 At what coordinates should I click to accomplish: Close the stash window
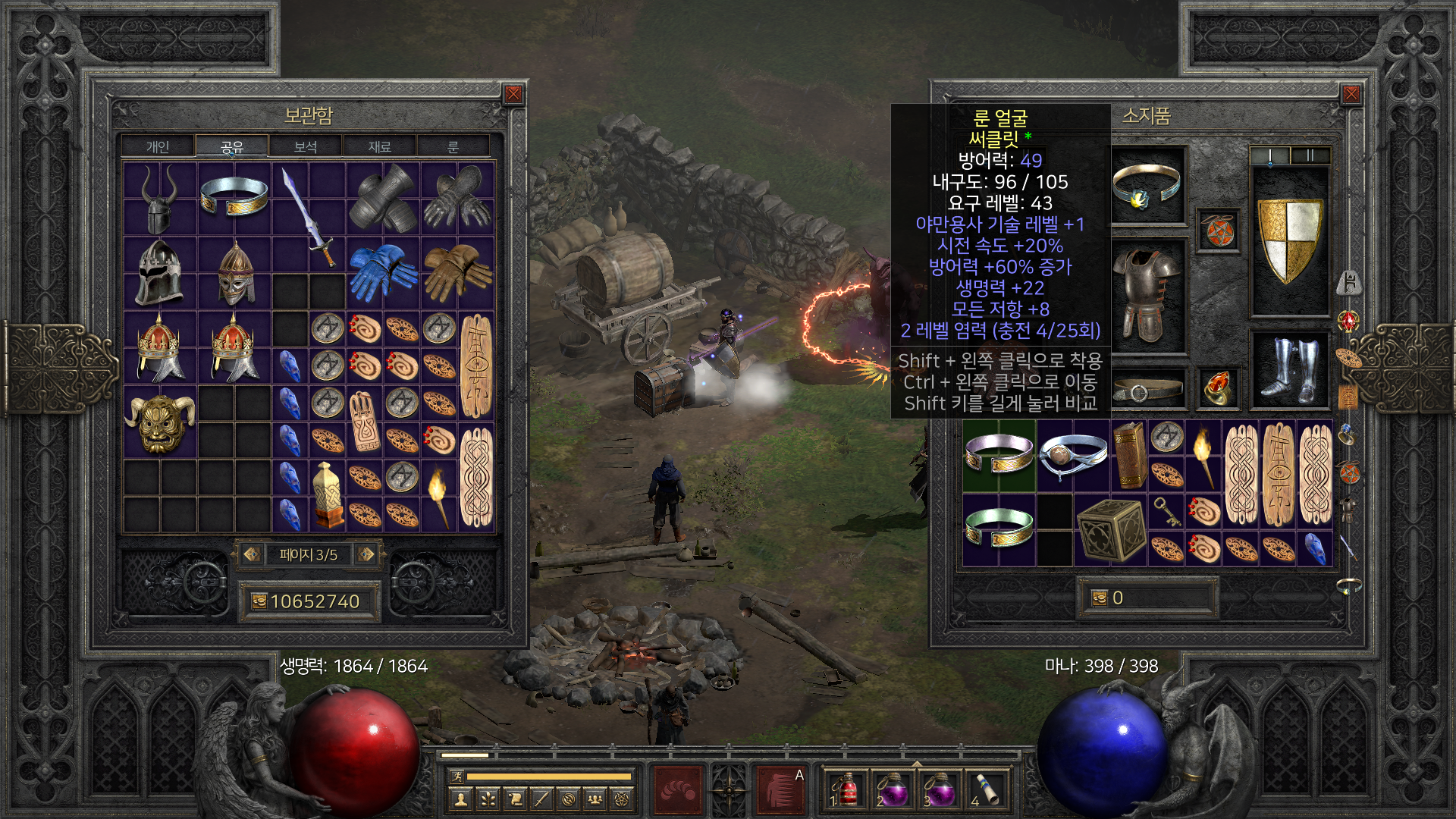(513, 94)
